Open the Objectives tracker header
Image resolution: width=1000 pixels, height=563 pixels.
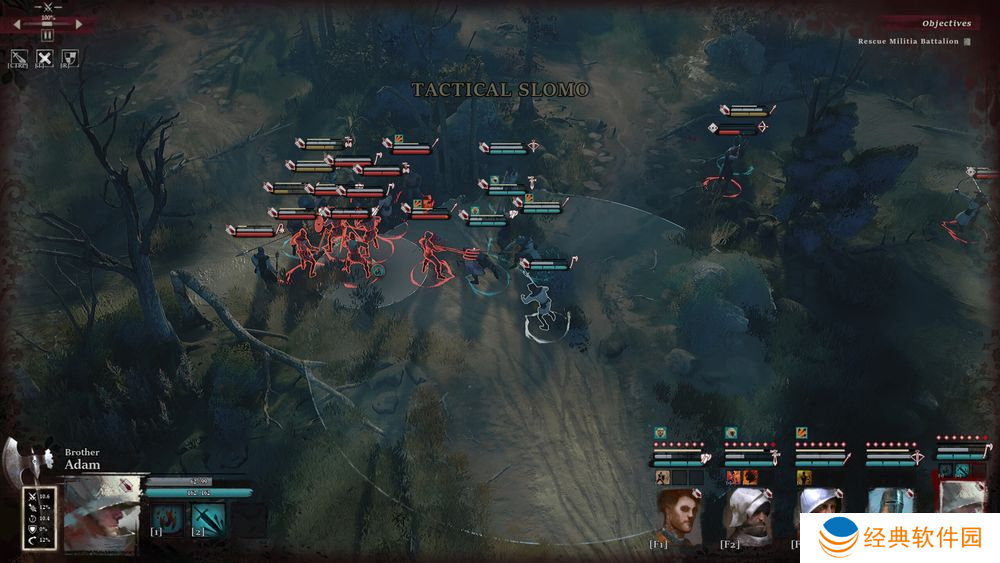tap(945, 23)
